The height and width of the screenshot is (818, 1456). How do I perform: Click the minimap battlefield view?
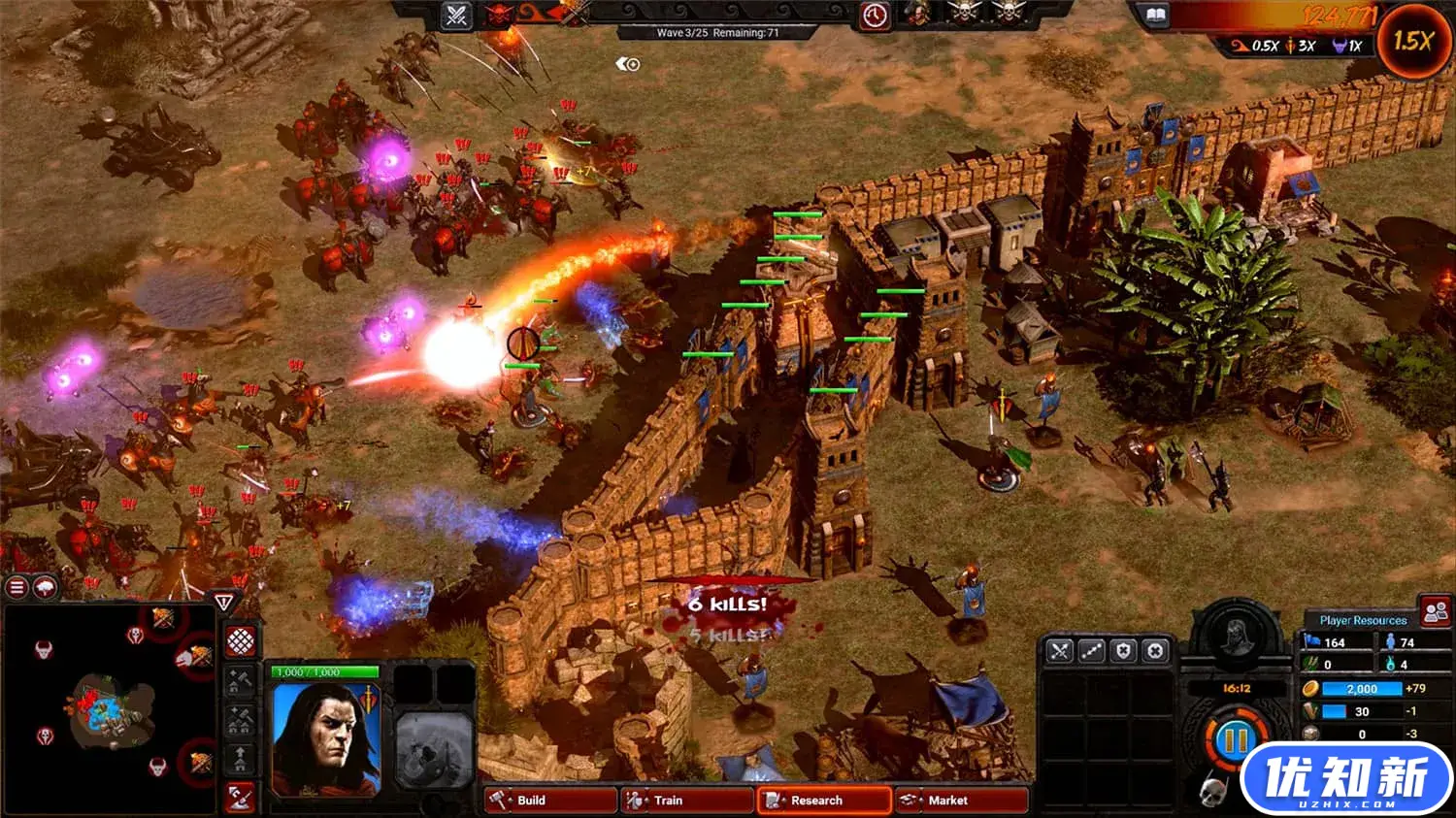pyautogui.click(x=109, y=708)
